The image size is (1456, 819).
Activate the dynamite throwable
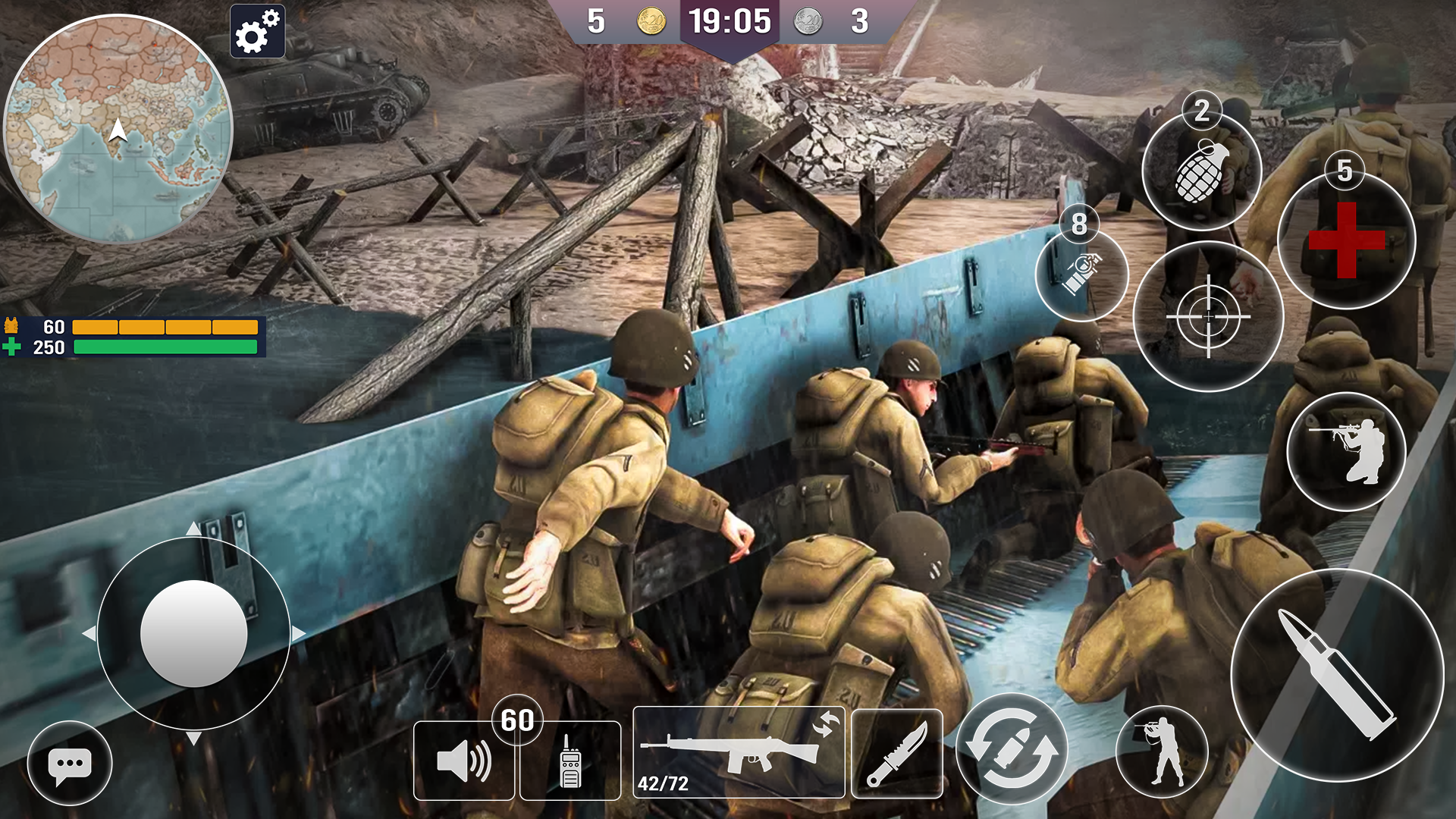(1082, 275)
